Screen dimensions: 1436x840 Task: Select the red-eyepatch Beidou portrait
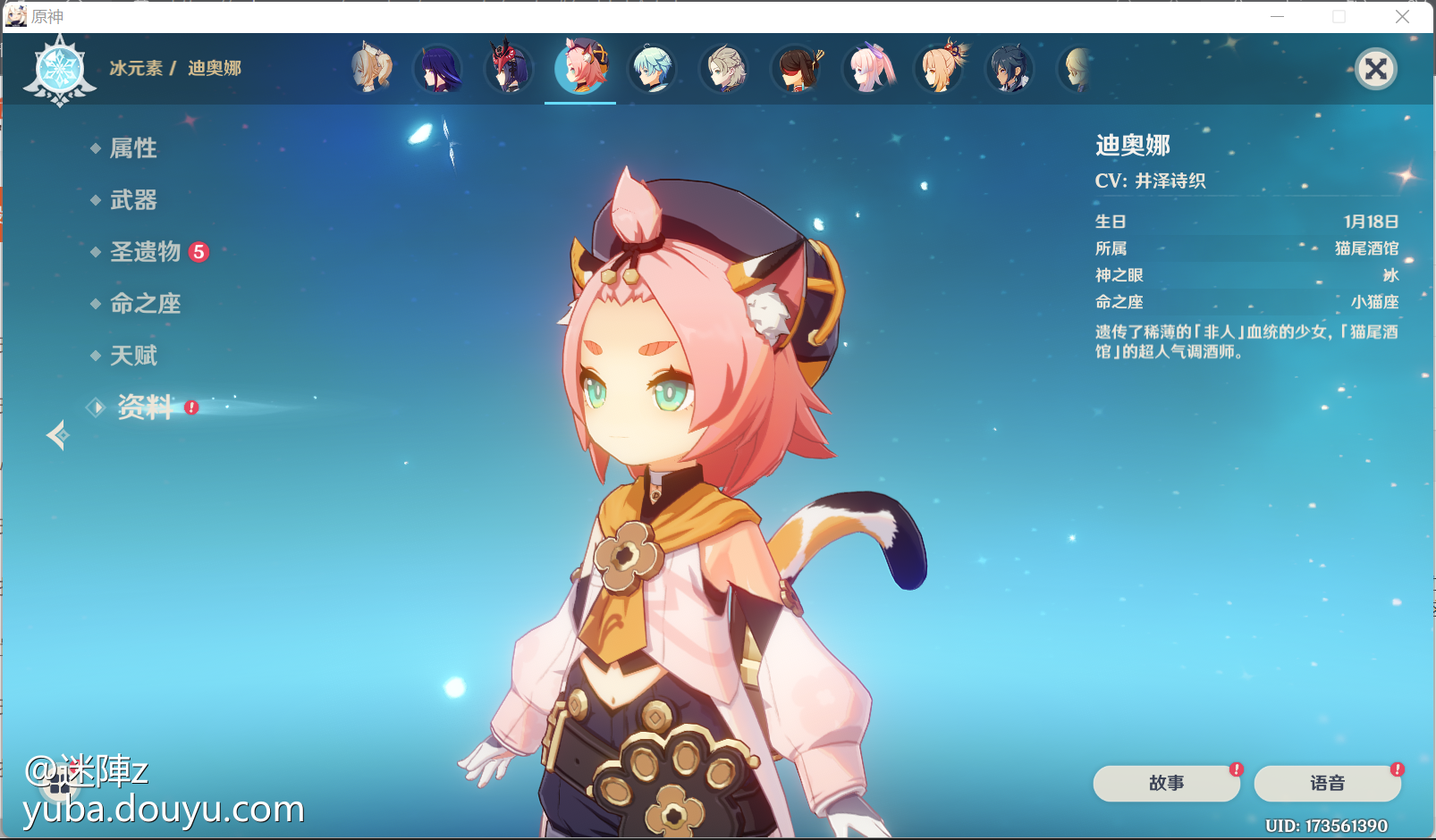tap(796, 69)
